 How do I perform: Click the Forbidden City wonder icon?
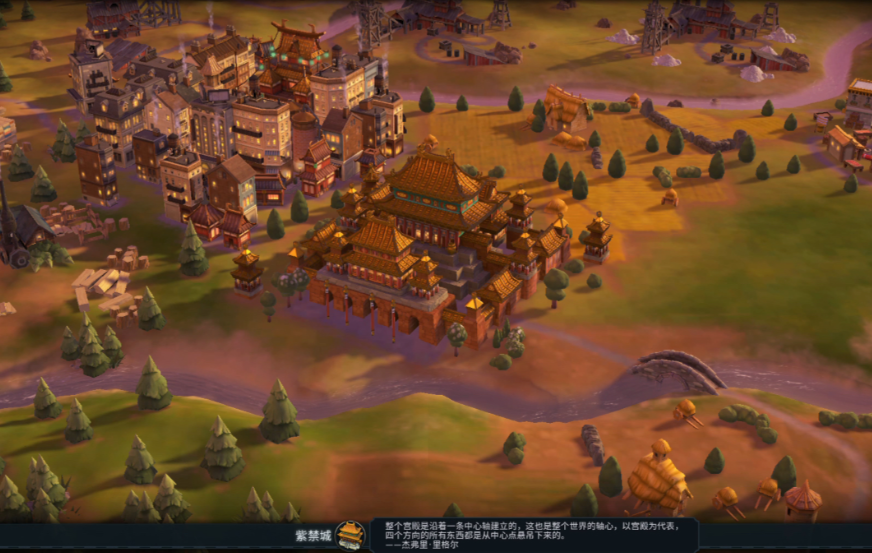tap(350, 535)
